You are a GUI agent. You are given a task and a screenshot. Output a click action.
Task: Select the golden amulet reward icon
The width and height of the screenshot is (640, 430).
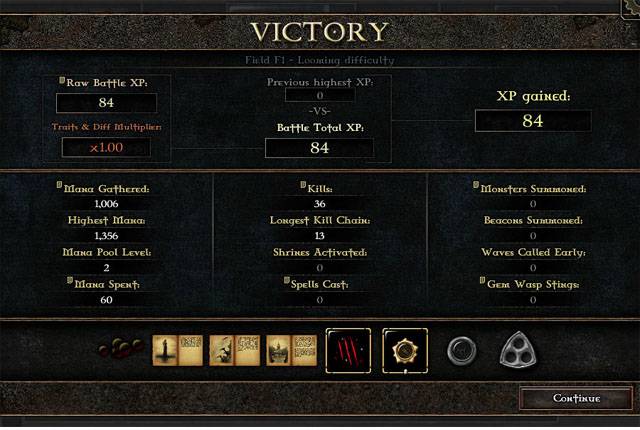[404, 350]
